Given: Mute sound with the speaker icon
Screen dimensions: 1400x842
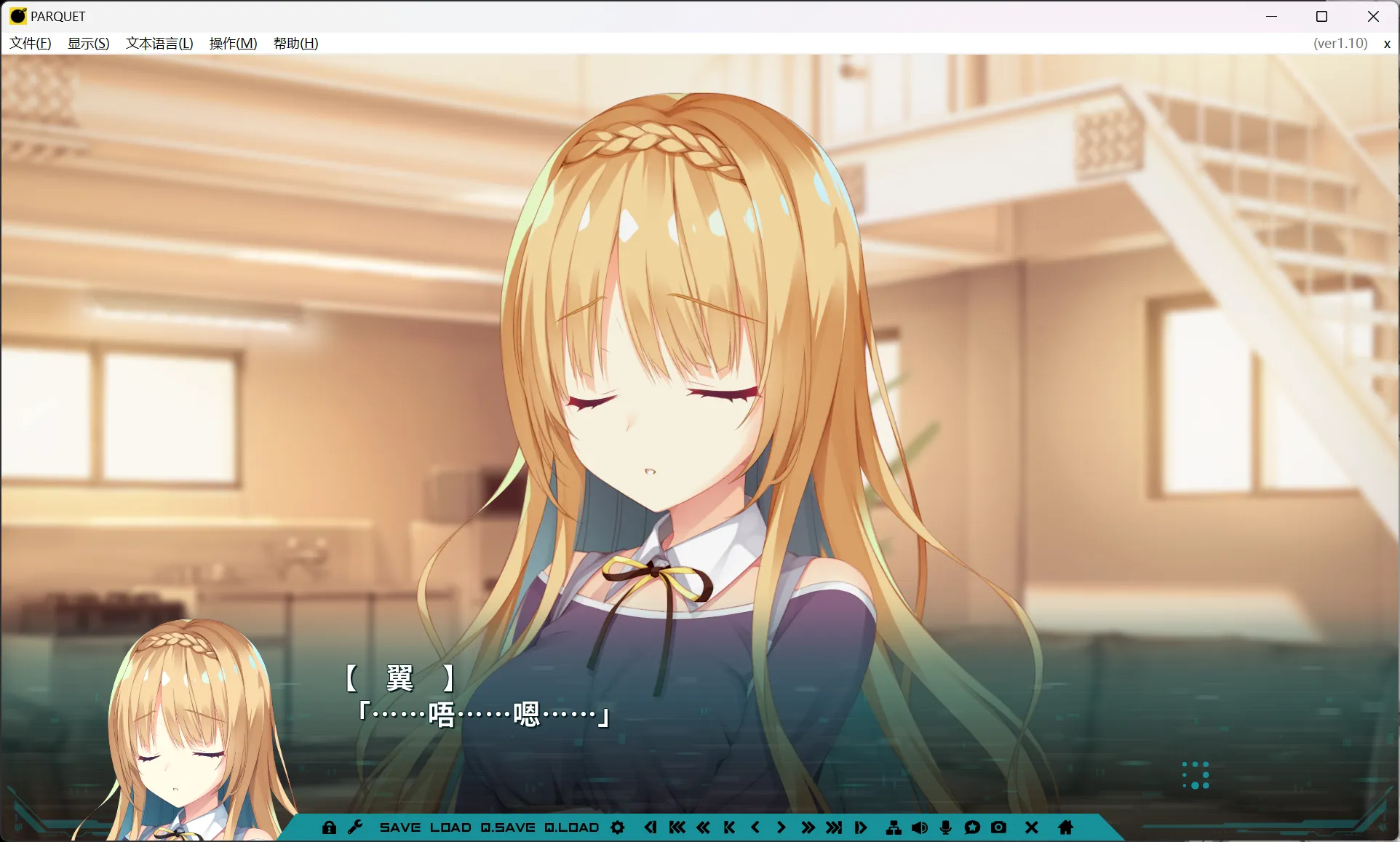Looking at the screenshot, I should [919, 827].
